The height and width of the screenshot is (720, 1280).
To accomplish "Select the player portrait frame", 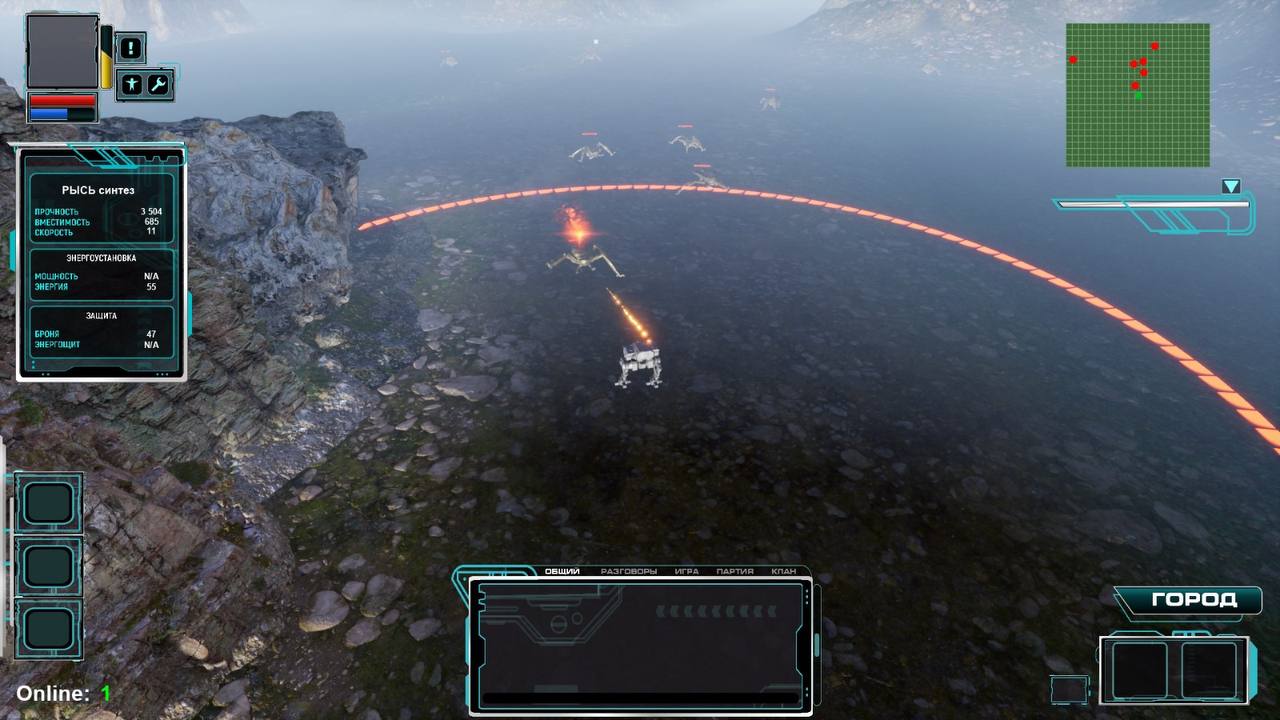I will click(62, 51).
